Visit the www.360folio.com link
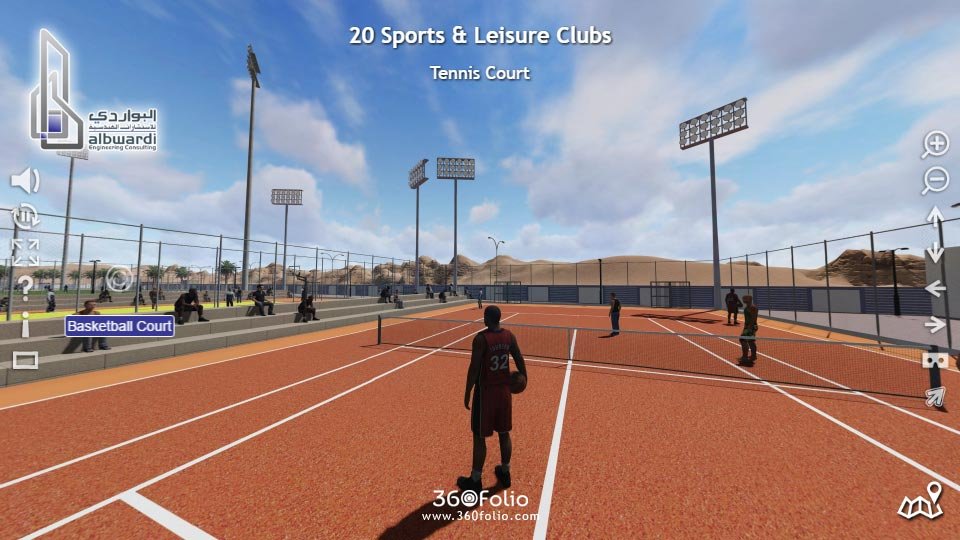The image size is (960, 540). (480, 517)
